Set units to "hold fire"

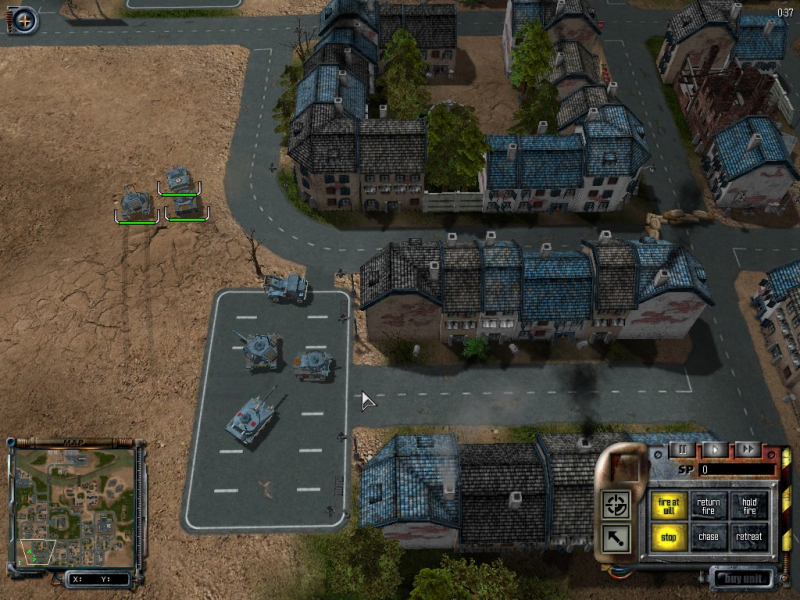pyautogui.click(x=748, y=507)
